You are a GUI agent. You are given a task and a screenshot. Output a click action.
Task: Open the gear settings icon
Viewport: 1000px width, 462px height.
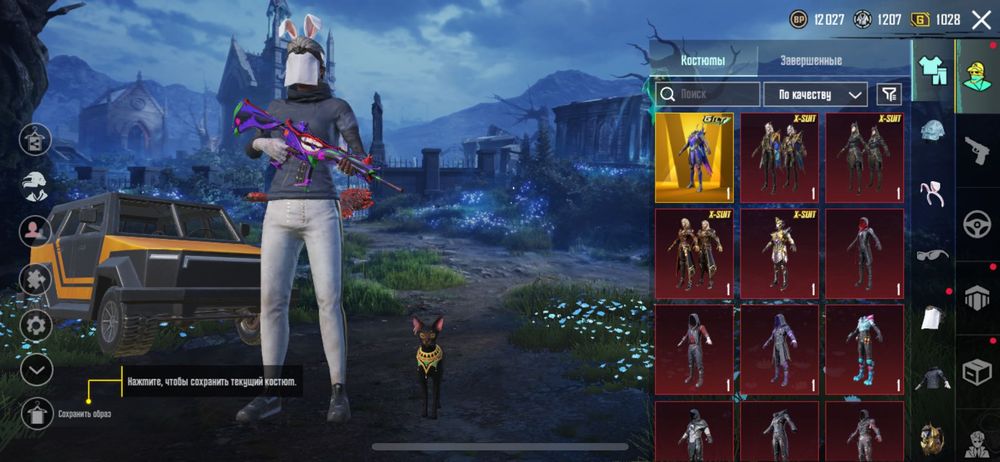coord(36,324)
